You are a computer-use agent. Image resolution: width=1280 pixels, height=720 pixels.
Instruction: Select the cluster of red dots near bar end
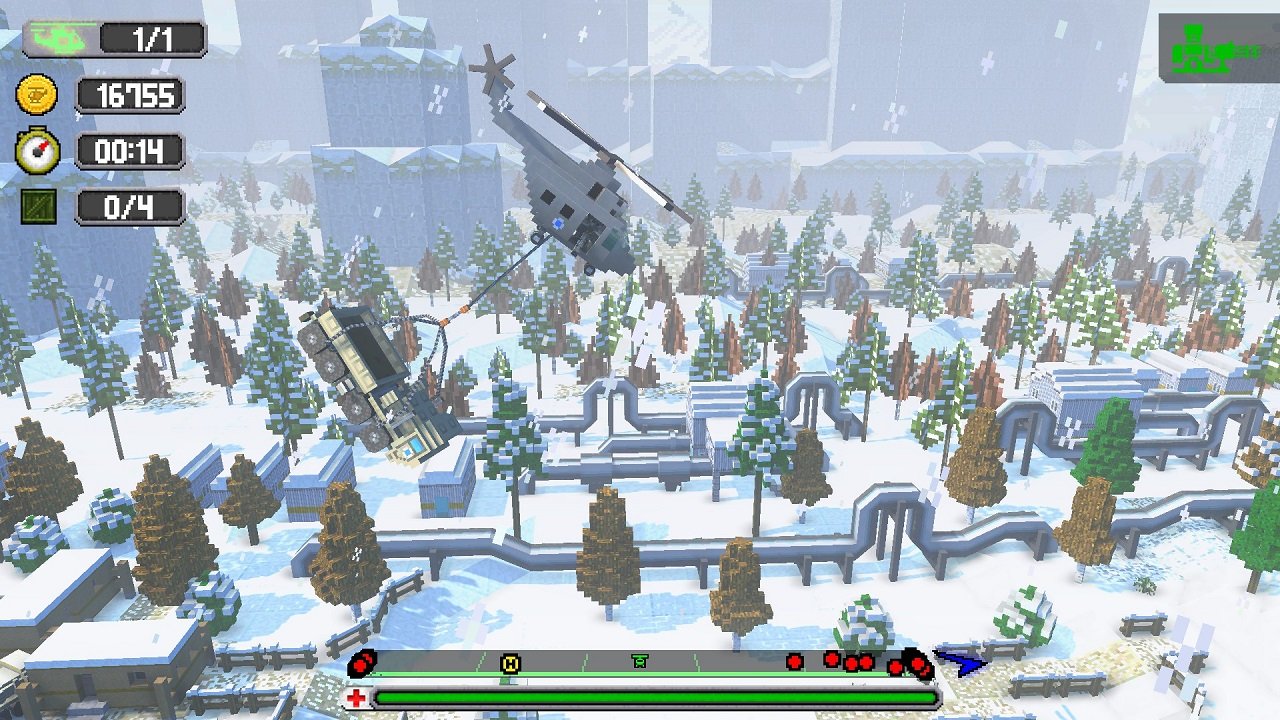pyautogui.click(x=850, y=659)
